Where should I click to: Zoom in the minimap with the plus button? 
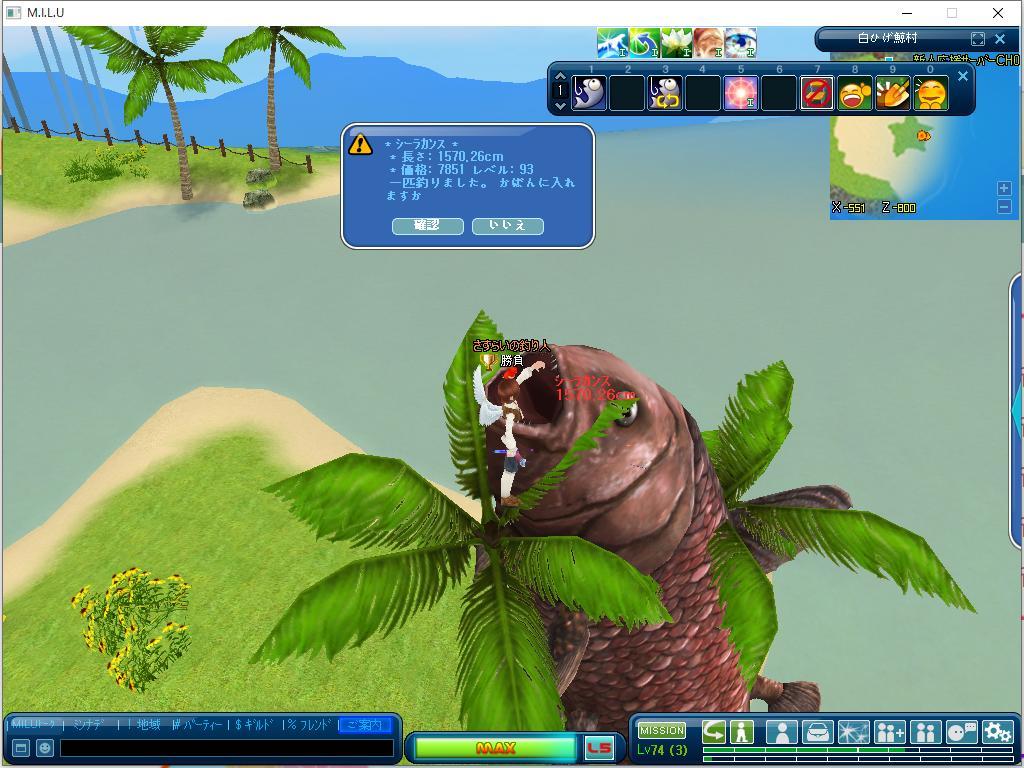[x=1004, y=188]
